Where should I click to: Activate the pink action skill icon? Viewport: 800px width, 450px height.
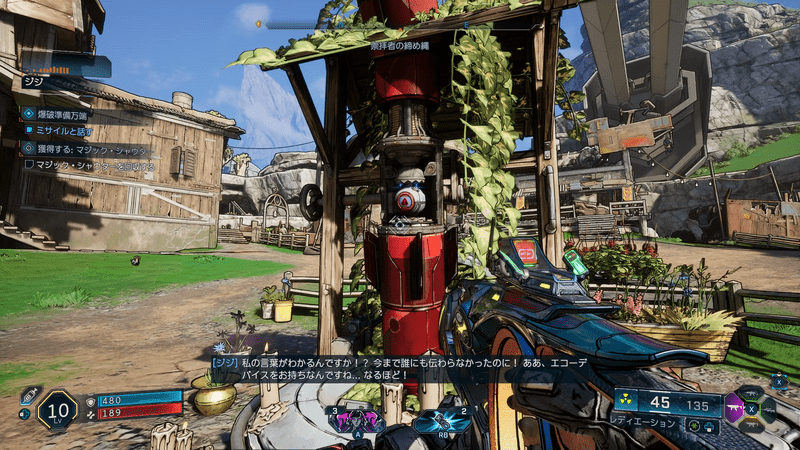[x=357, y=420]
